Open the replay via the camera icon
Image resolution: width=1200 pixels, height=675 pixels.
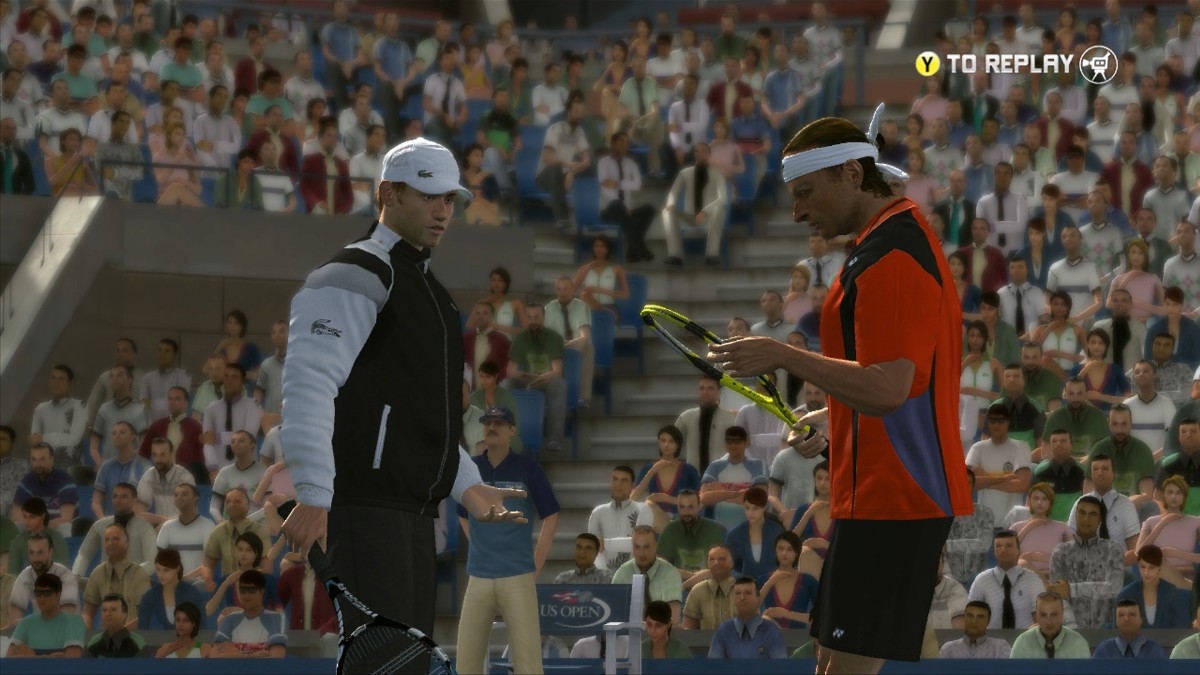(1097, 64)
